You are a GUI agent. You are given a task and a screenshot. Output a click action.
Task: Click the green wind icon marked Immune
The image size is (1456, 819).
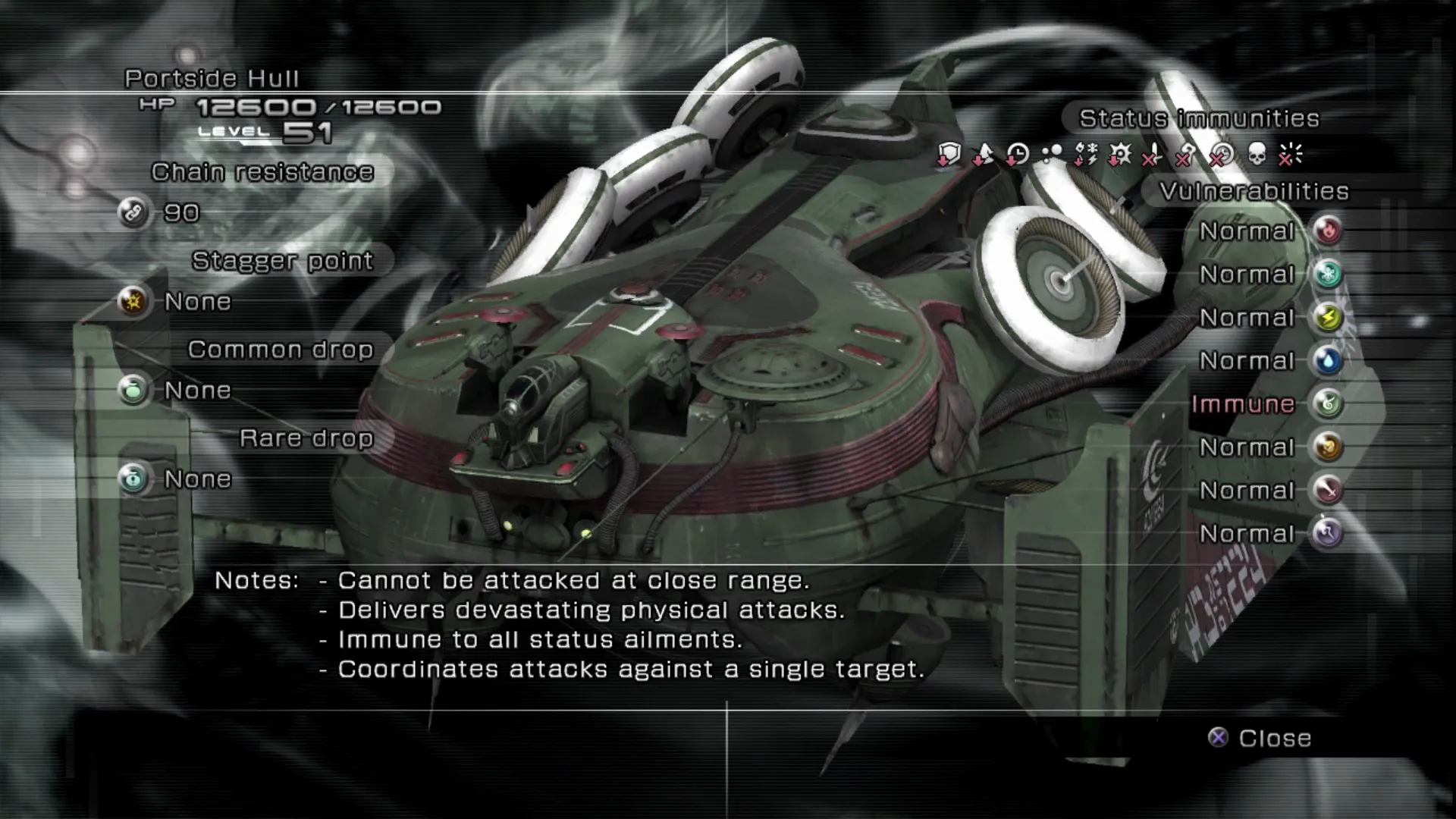point(1328,403)
